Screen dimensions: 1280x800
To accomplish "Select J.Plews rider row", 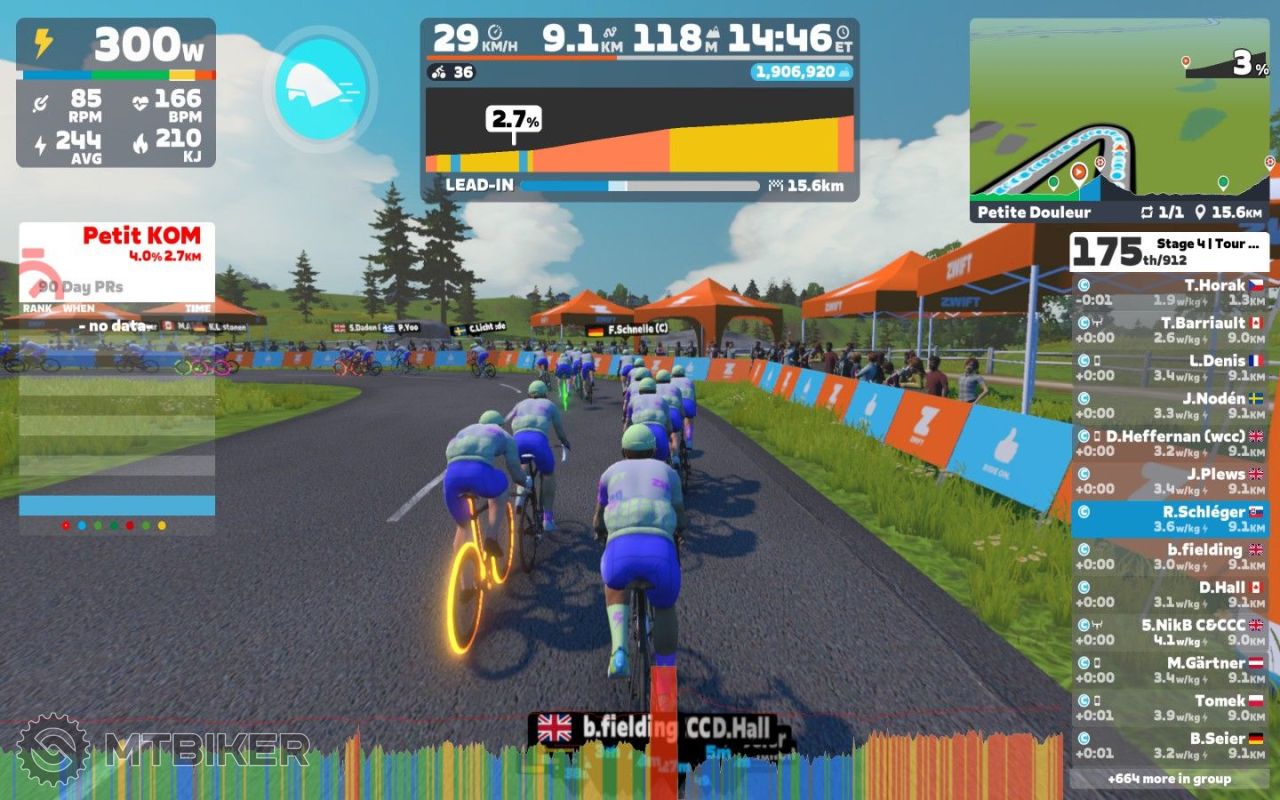I will 1169,481.
